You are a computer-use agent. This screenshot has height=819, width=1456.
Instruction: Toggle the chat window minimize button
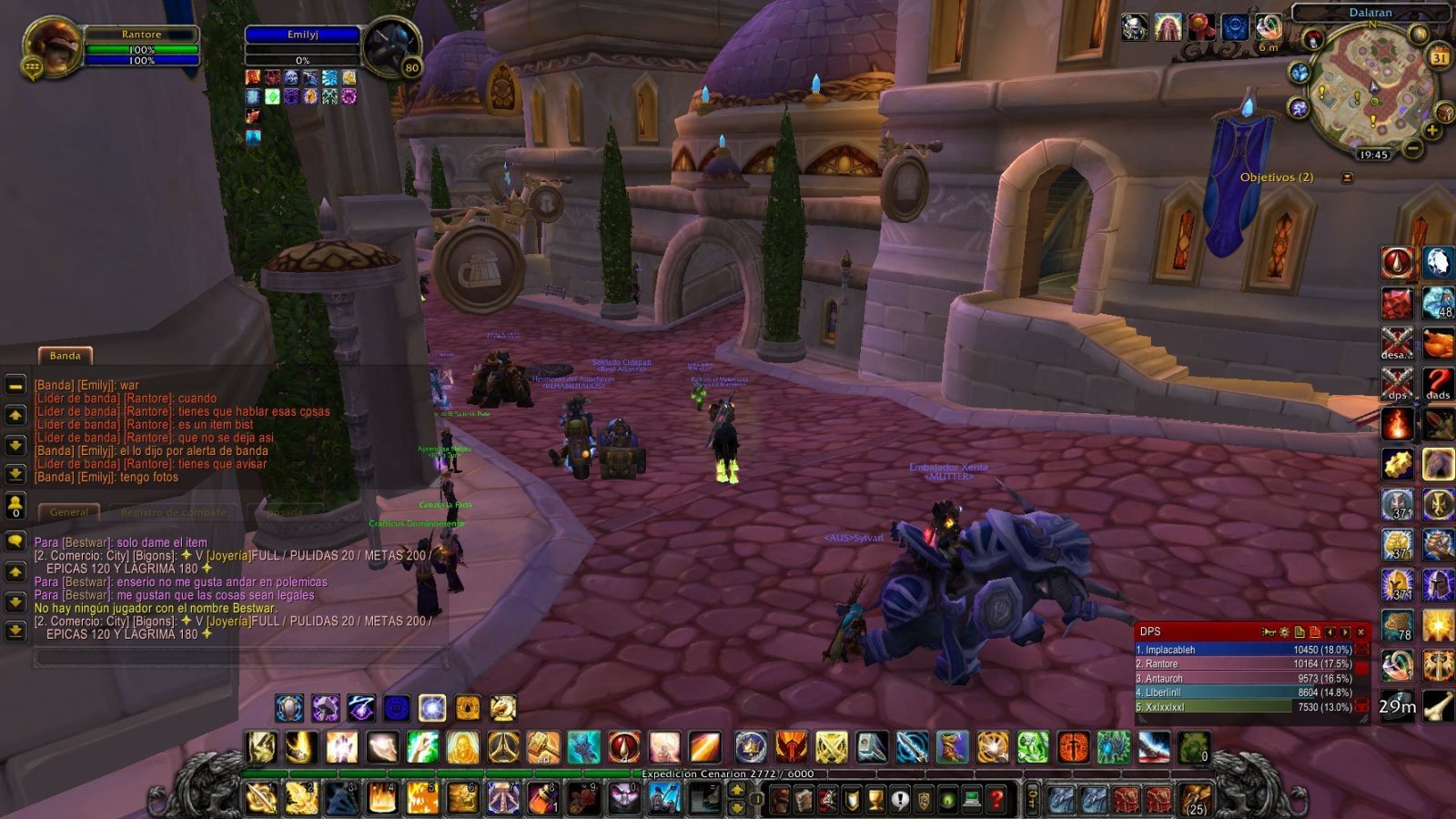[x=15, y=386]
